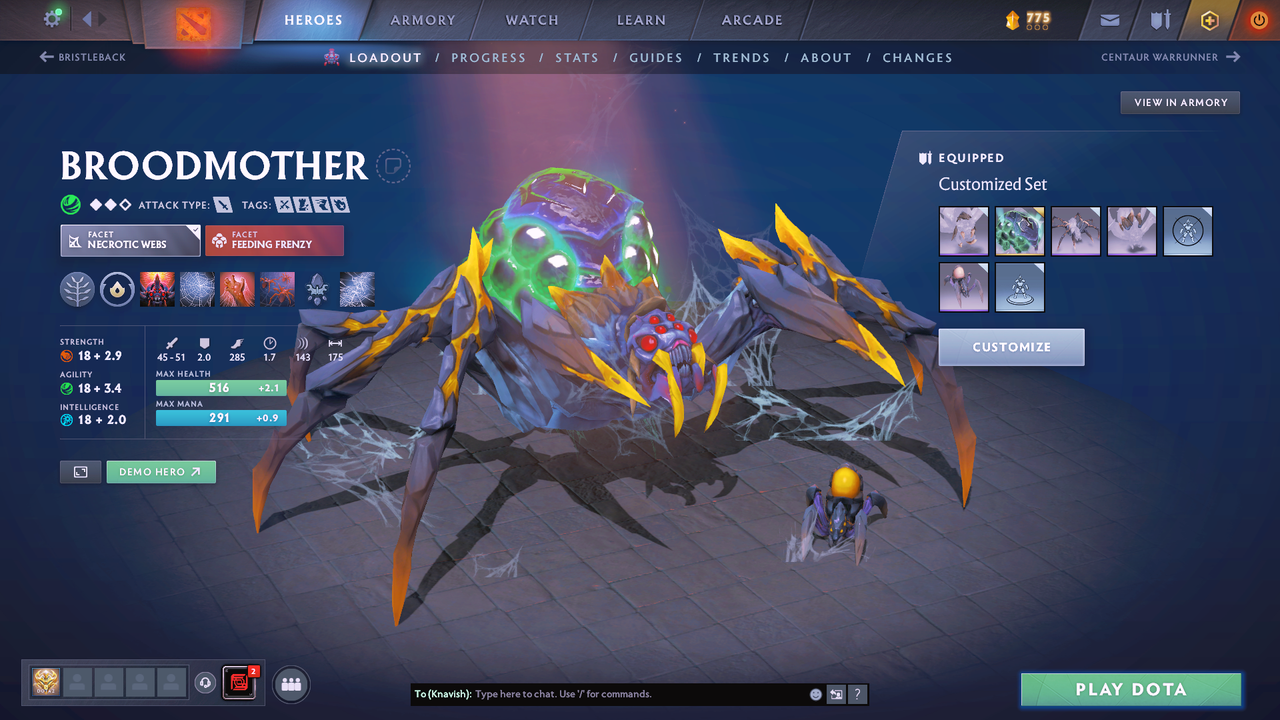1280x720 pixels.
Task: Switch to the Feeding Frenzy facet
Action: coord(274,240)
